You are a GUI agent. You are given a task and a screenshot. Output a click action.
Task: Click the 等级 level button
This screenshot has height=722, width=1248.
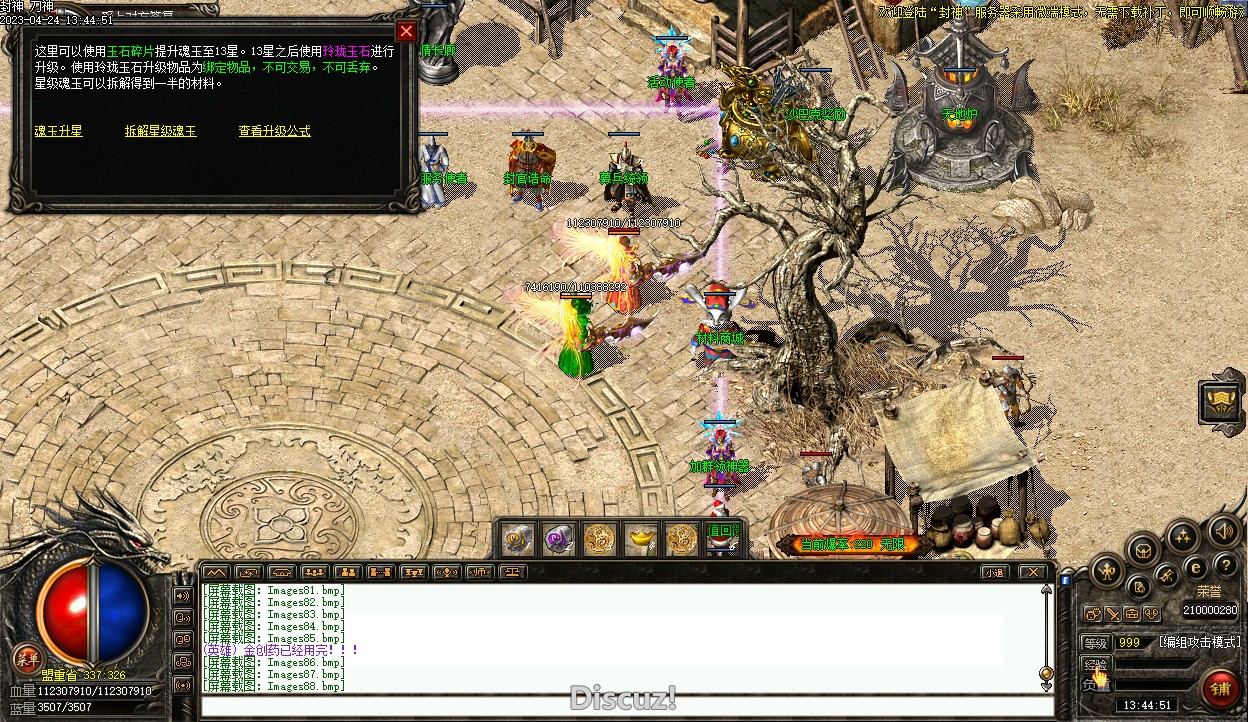click(1096, 643)
